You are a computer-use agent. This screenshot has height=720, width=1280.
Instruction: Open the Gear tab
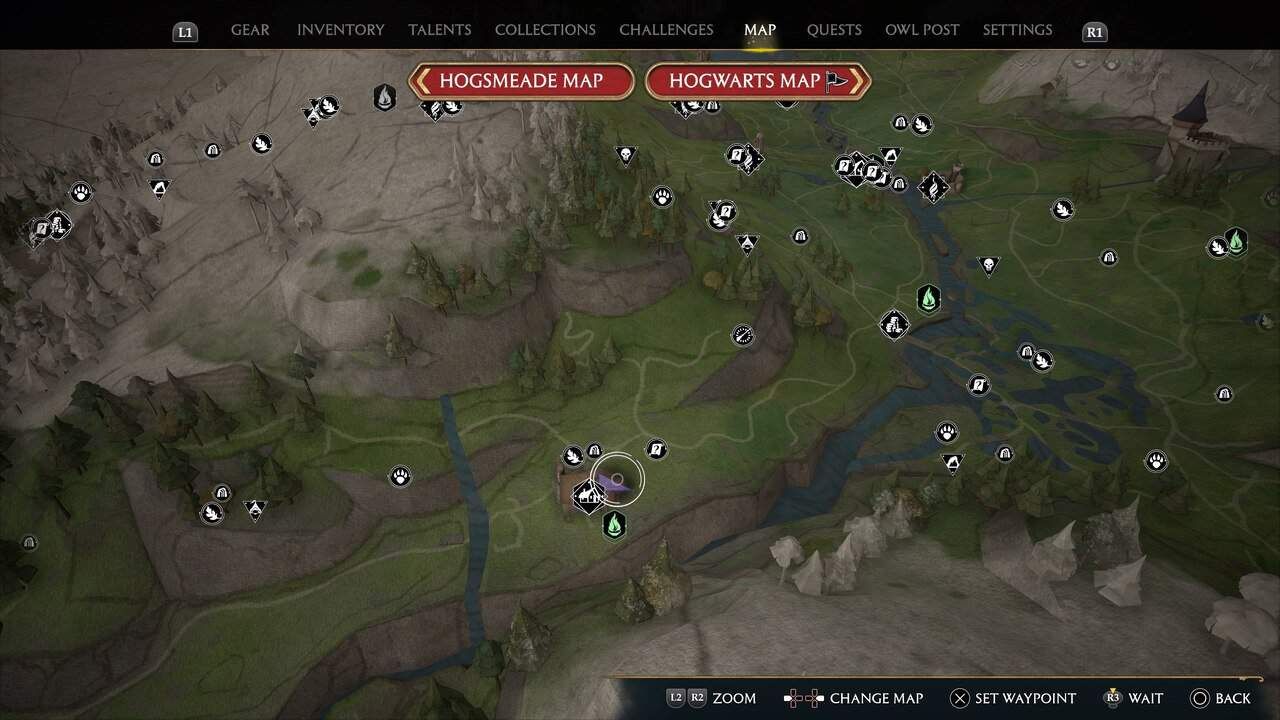[250, 30]
